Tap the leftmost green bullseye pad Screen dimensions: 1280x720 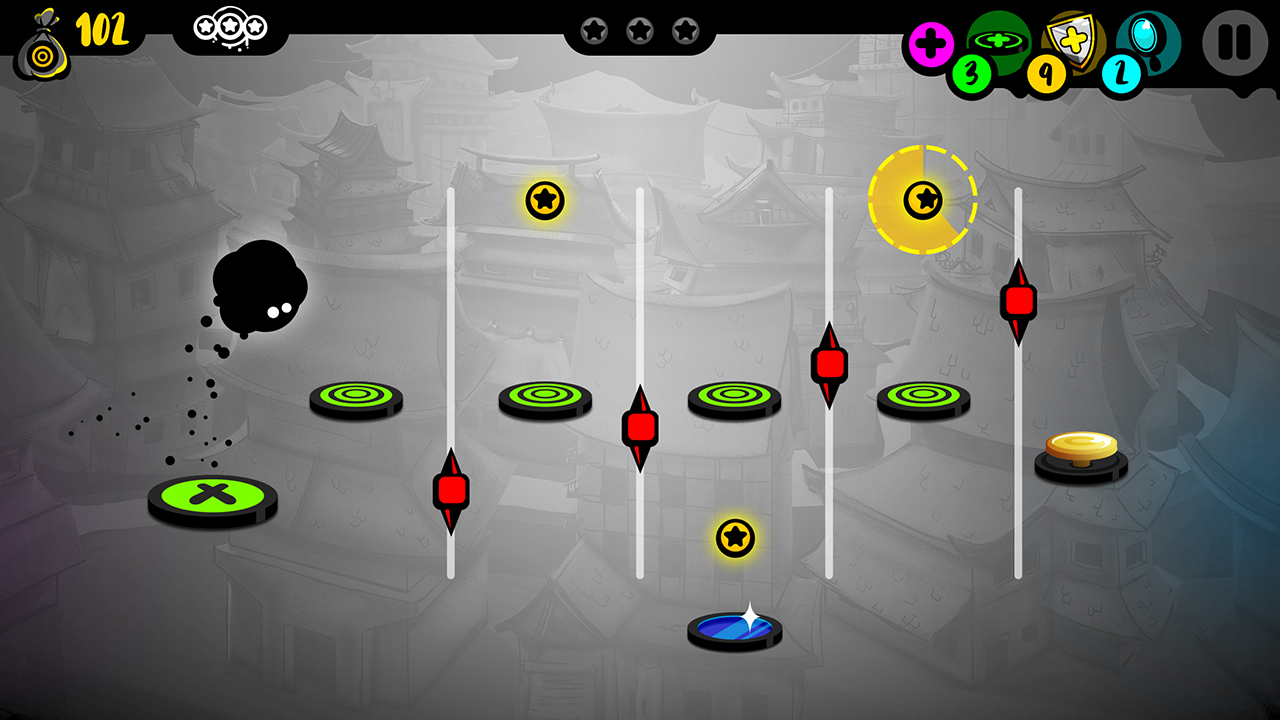tap(354, 395)
